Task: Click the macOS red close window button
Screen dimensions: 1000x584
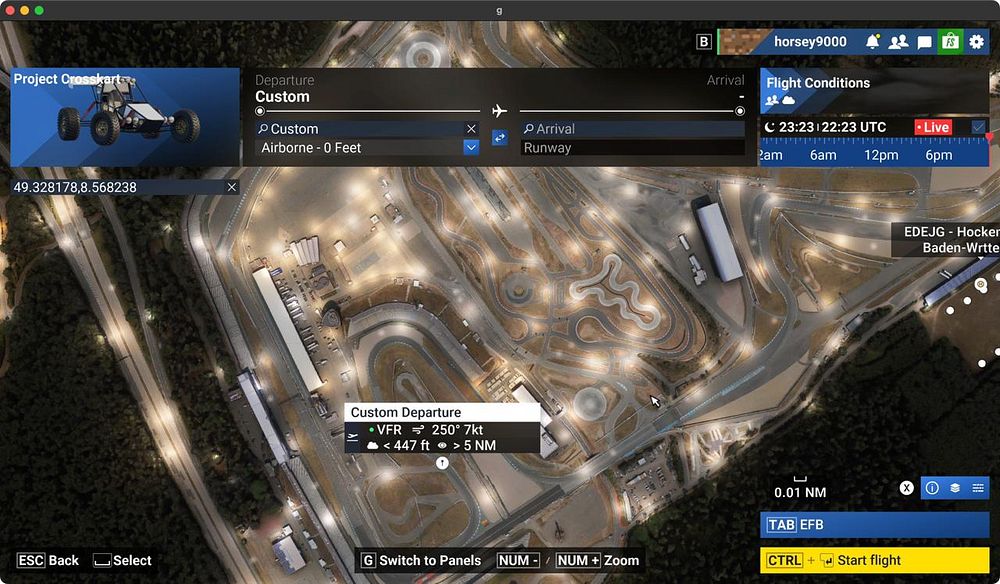Action: click(9, 10)
